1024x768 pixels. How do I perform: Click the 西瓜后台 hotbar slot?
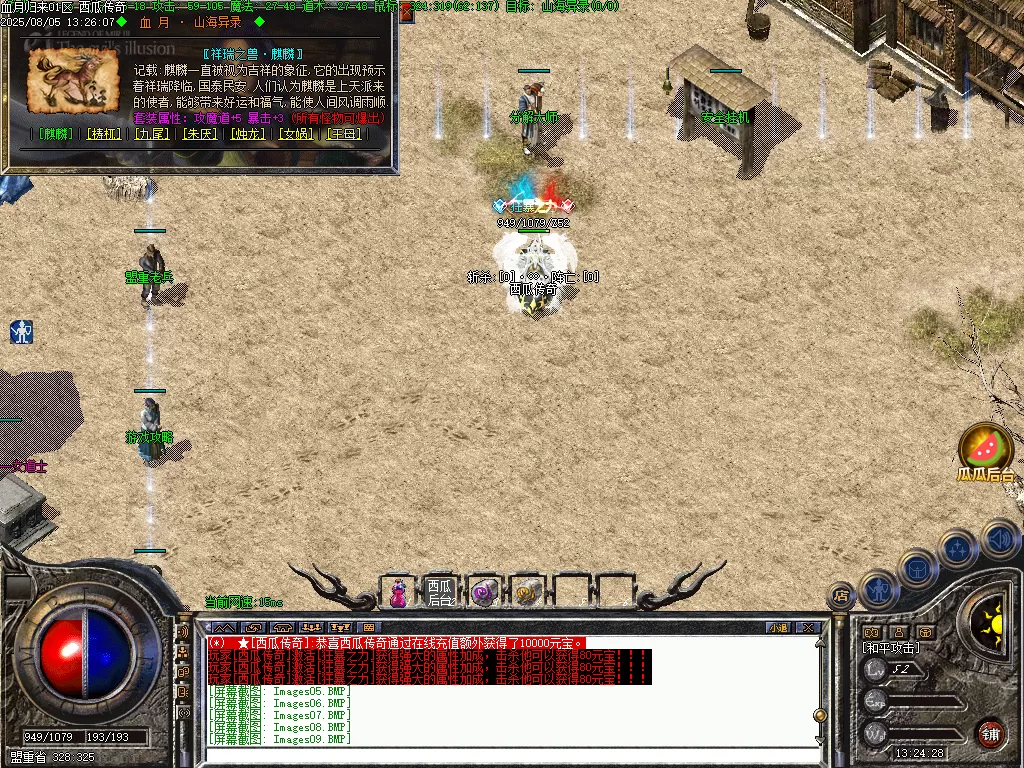coord(440,592)
